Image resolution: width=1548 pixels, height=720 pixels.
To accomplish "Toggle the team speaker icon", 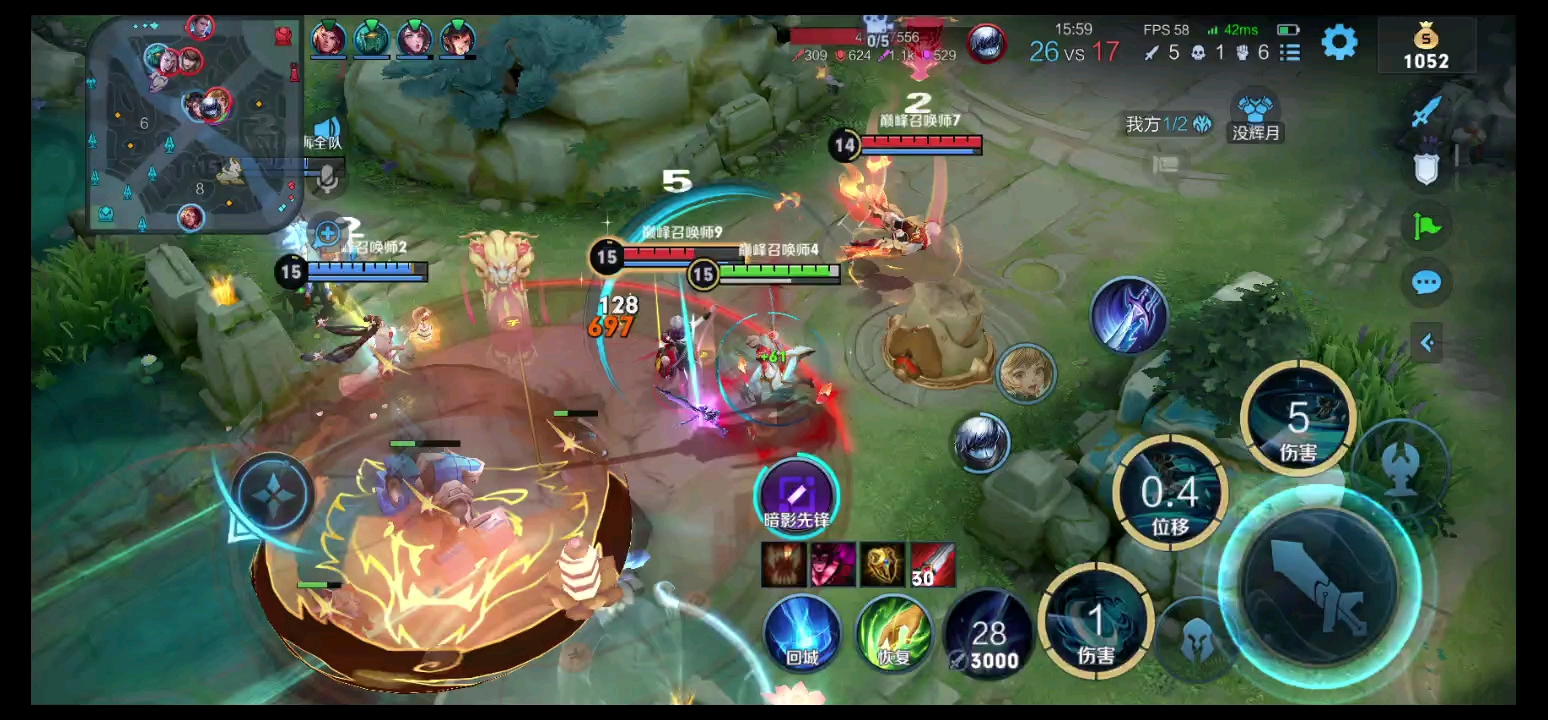I will pyautogui.click(x=326, y=130).
